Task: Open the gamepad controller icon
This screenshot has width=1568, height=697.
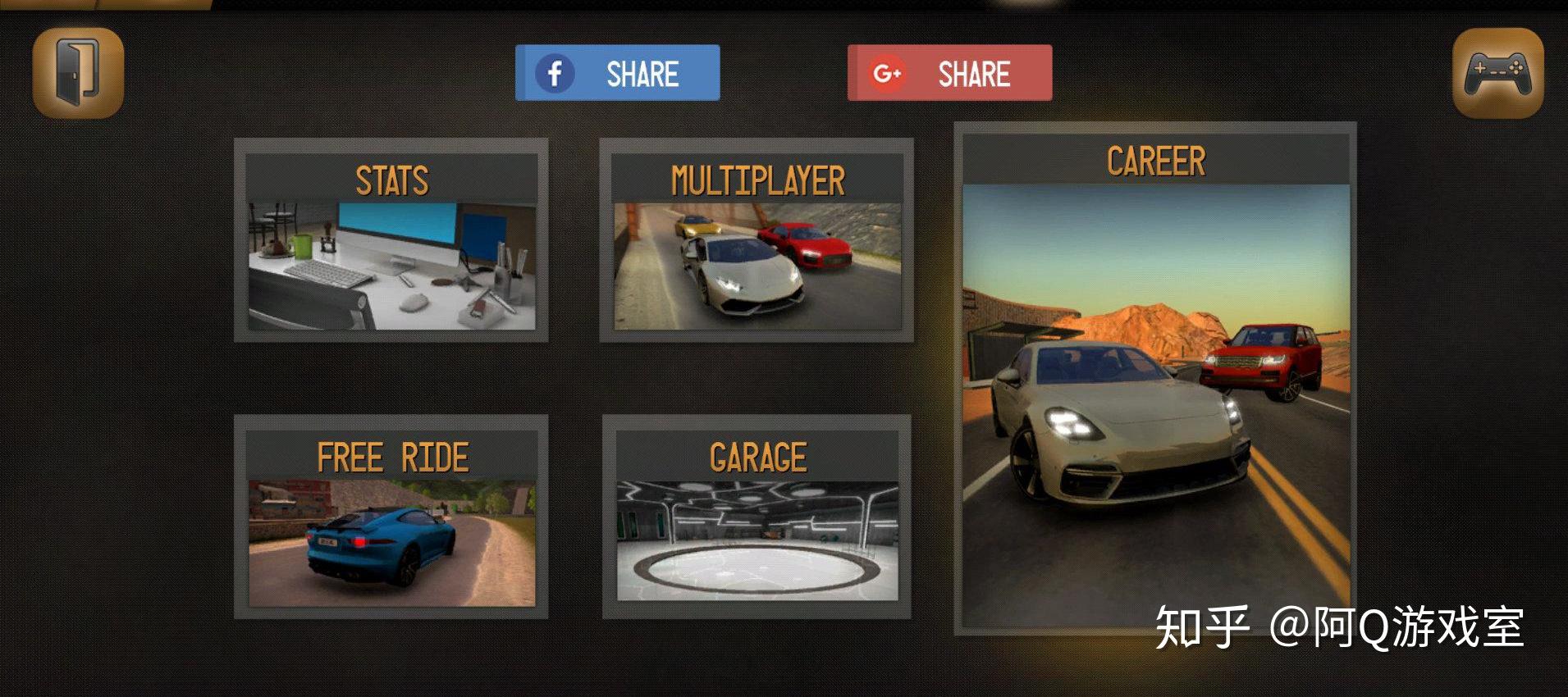Action: coord(1497,73)
